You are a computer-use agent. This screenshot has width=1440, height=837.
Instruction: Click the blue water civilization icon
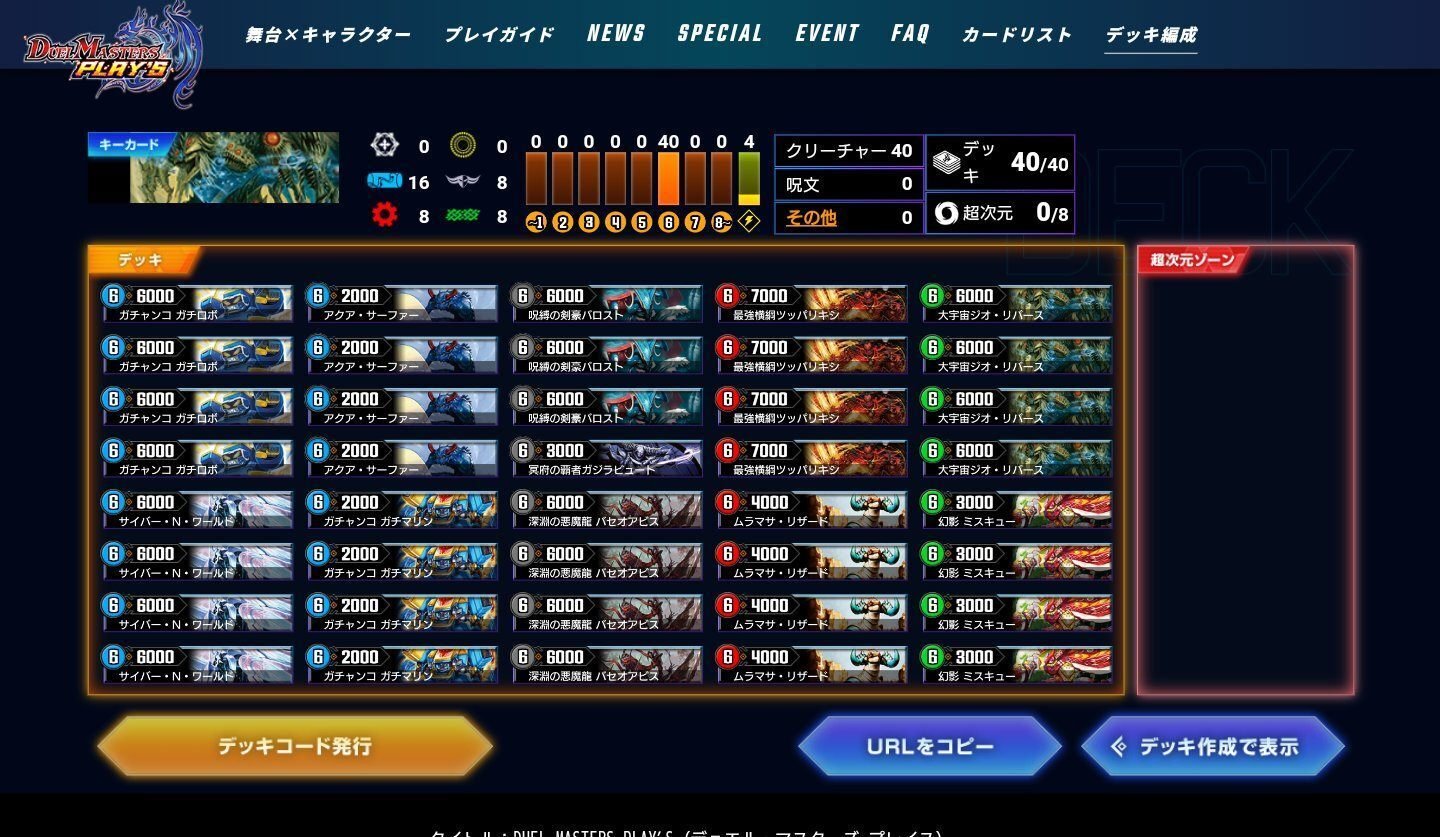pos(387,183)
